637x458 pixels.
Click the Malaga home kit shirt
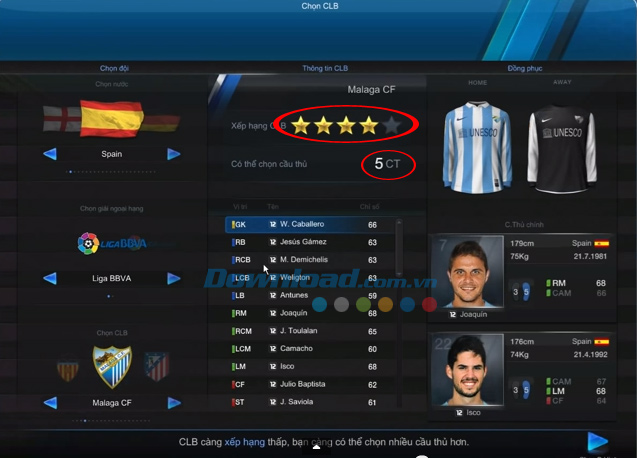point(477,145)
